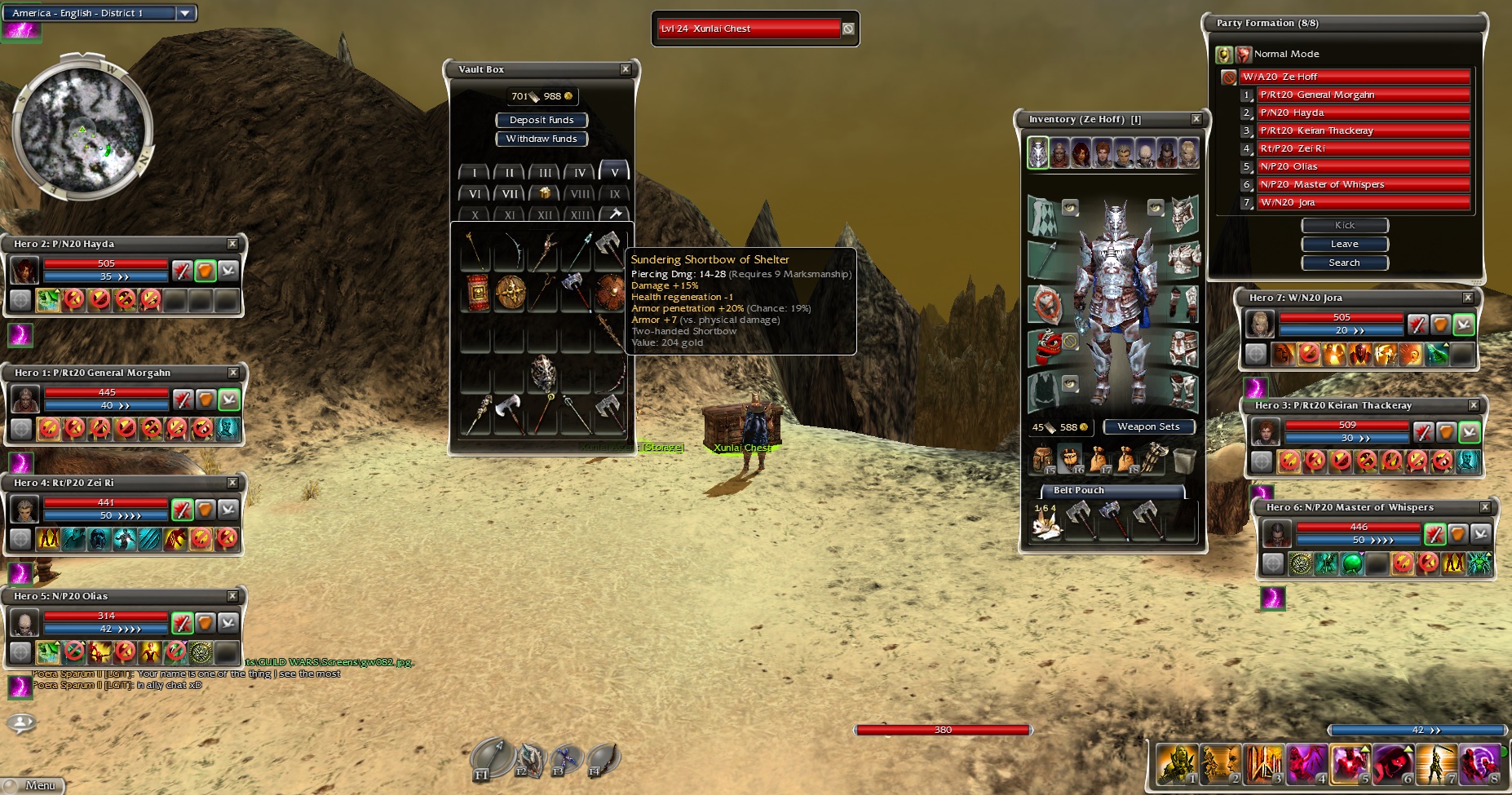Open the party Search
Image resolution: width=1512 pixels, height=795 pixels.
coord(1344,263)
